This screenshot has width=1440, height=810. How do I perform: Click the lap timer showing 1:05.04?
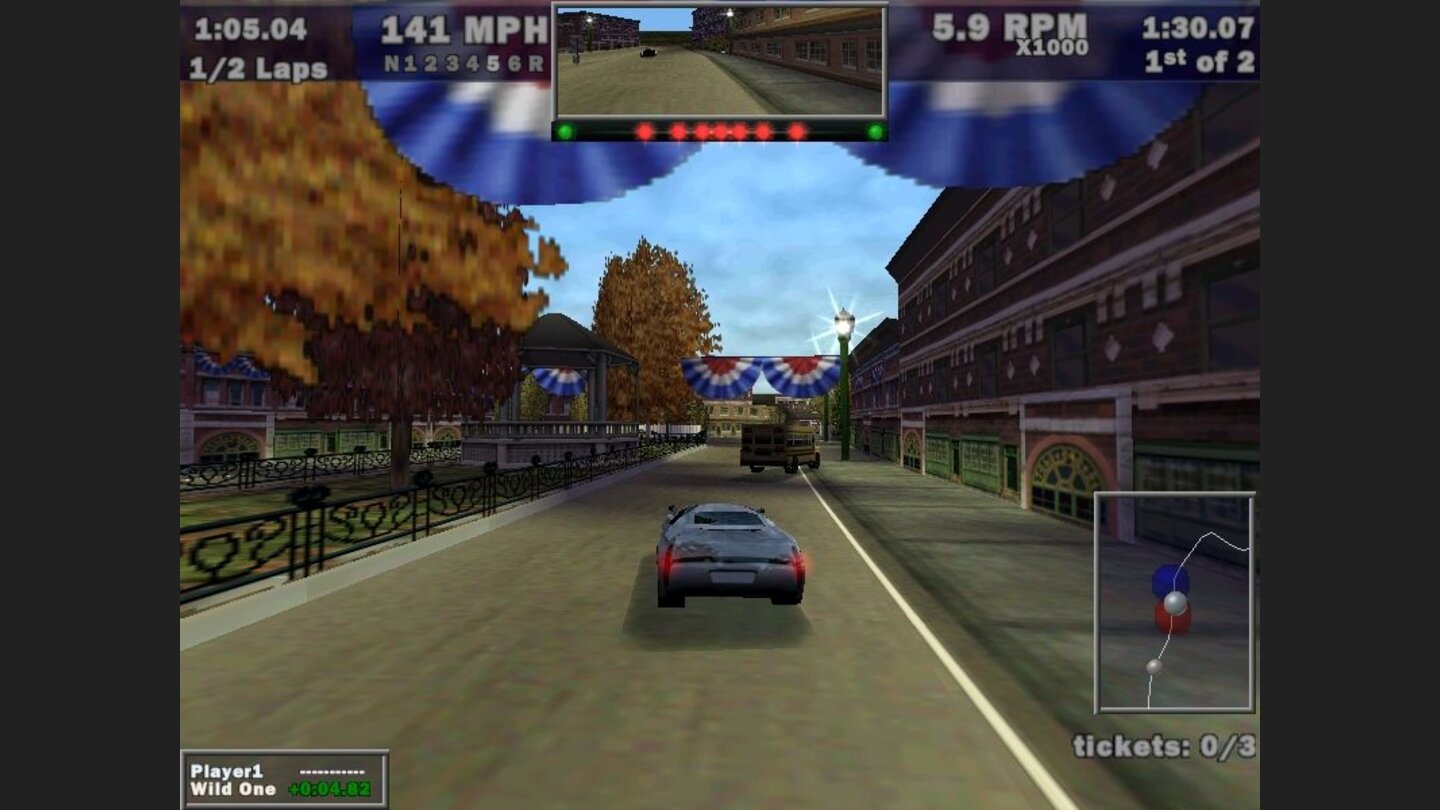249,29
